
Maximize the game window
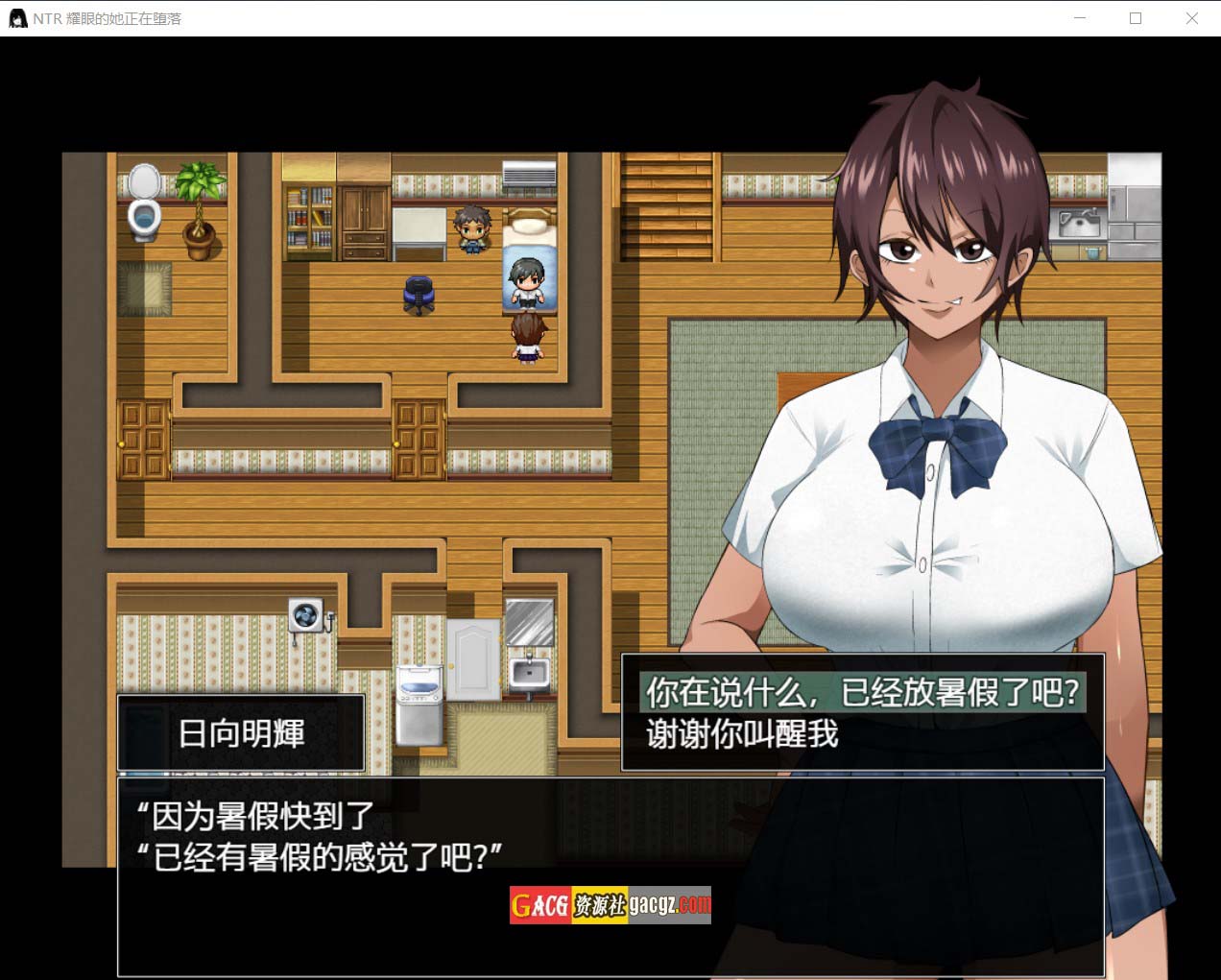point(1136,18)
